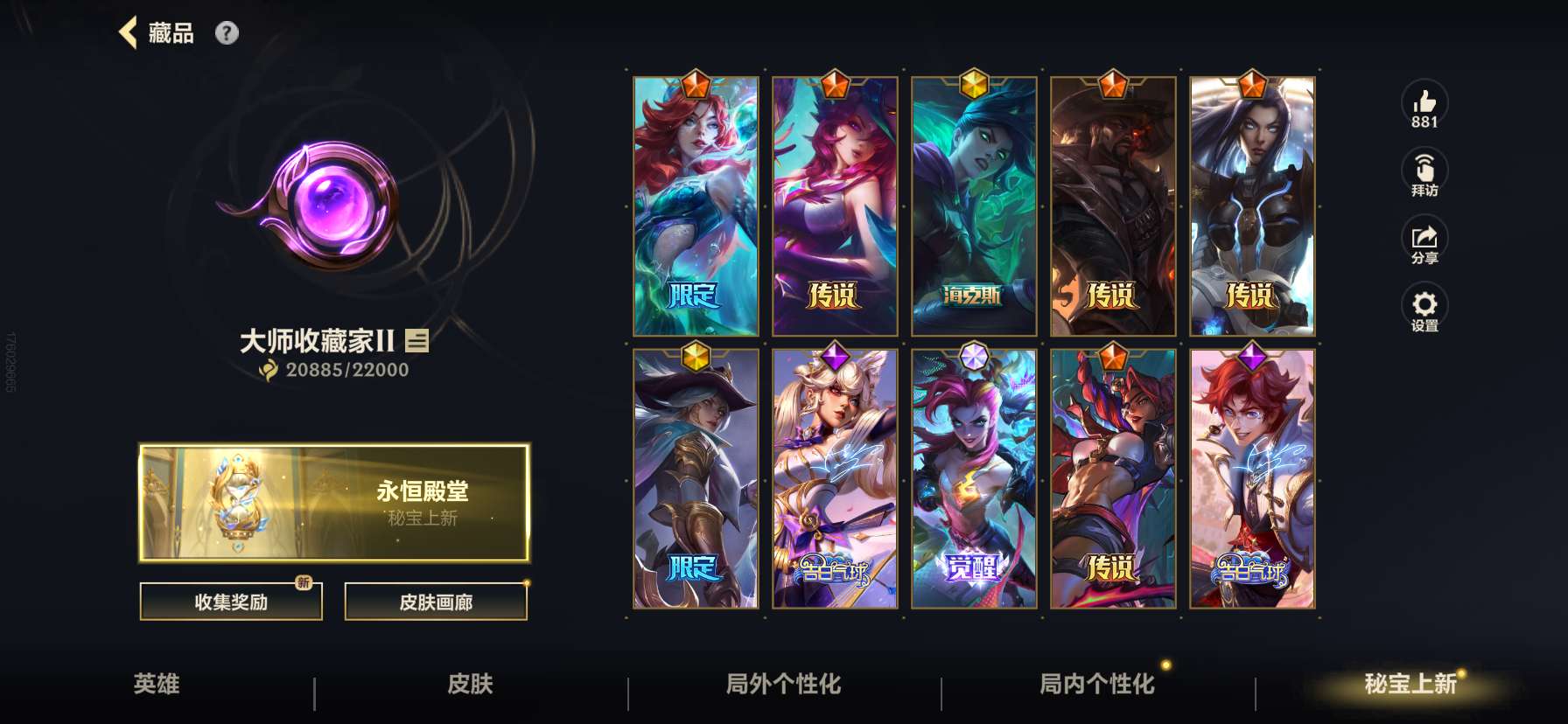This screenshot has height=724, width=1568.
Task: Open the red-haired mermaid 限定 skin card
Action: click(696, 205)
